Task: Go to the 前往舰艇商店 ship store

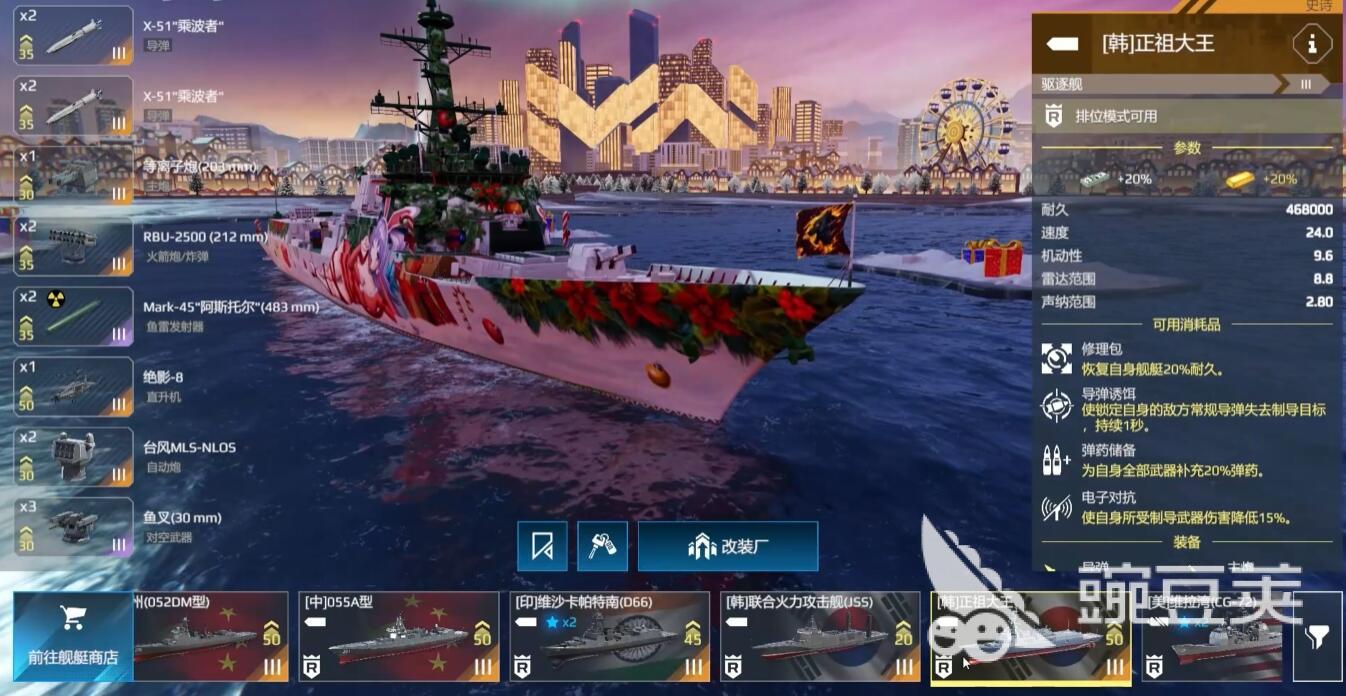Action: pos(72,636)
